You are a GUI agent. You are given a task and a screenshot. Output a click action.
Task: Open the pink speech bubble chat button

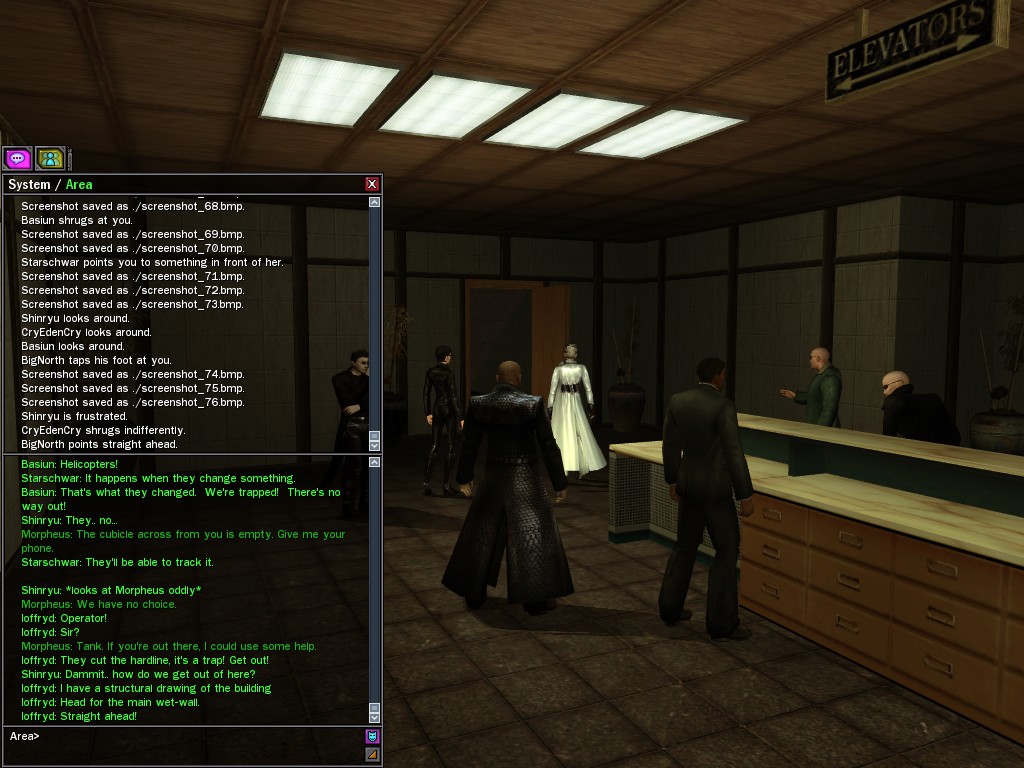point(18,158)
